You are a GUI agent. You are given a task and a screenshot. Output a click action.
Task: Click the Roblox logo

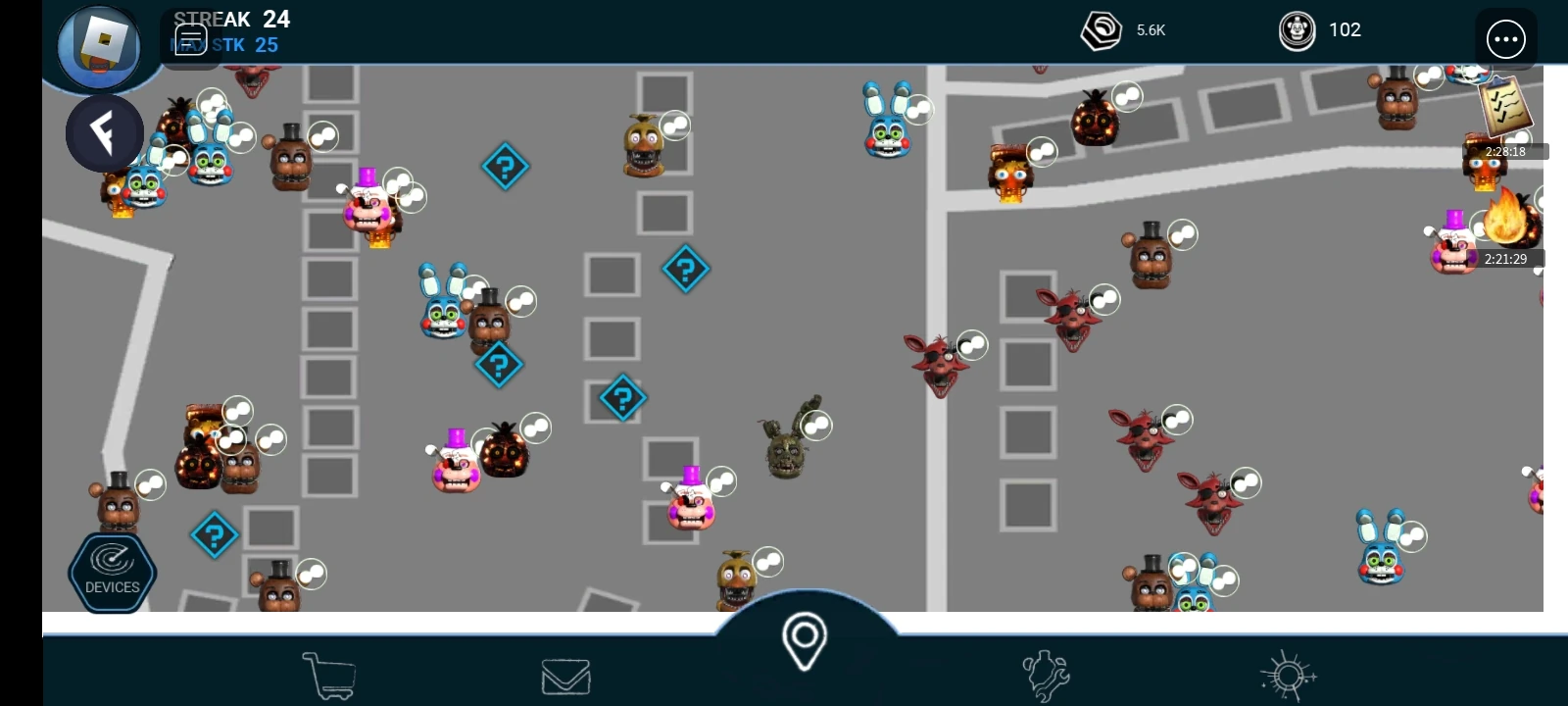(x=100, y=46)
